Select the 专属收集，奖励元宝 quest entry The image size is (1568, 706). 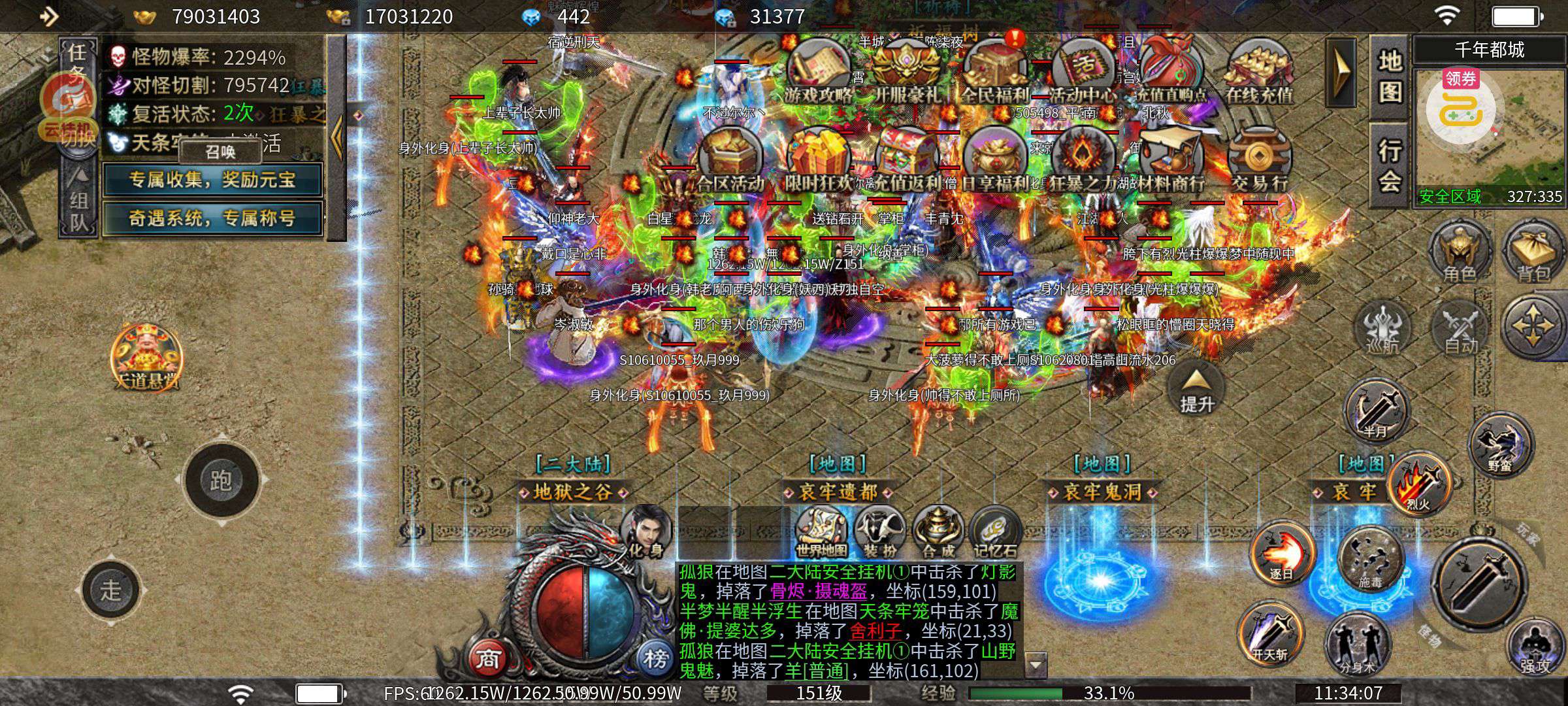coord(212,180)
